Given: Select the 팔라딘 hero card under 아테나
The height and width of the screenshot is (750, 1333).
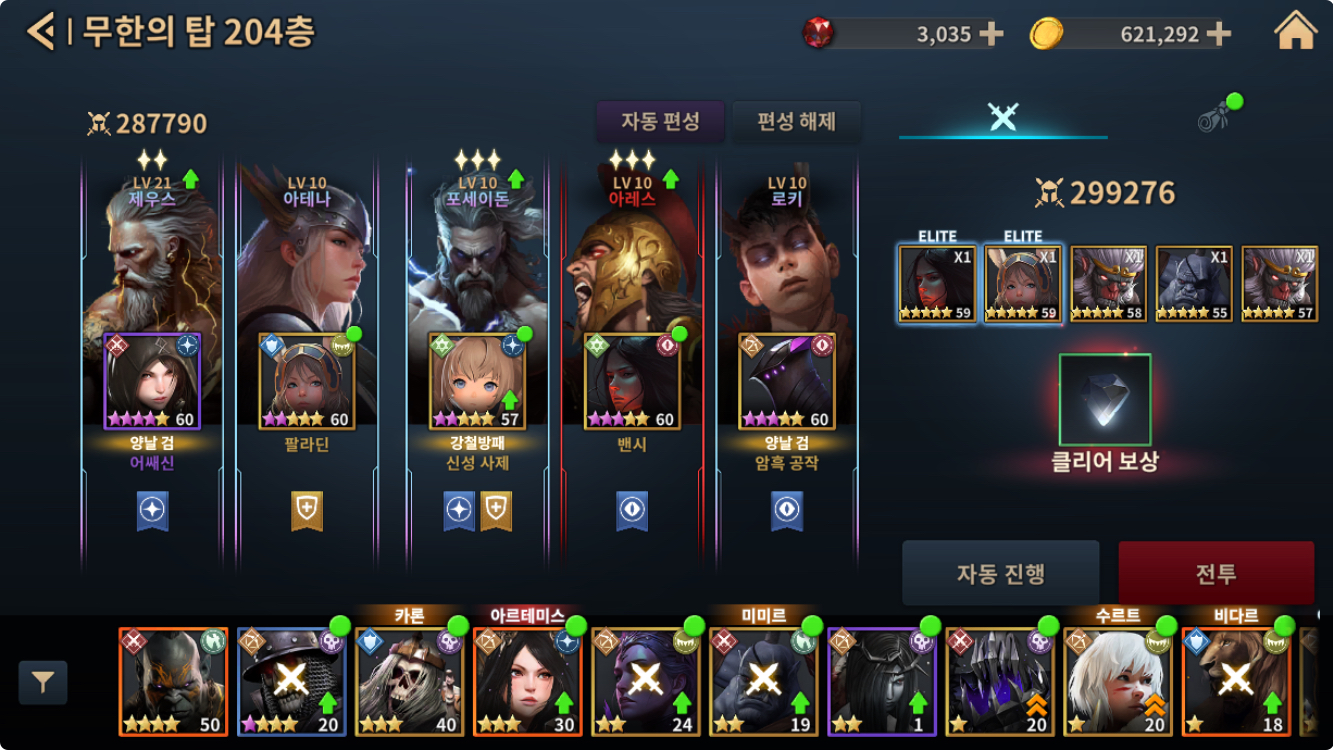Looking at the screenshot, I should (x=306, y=381).
